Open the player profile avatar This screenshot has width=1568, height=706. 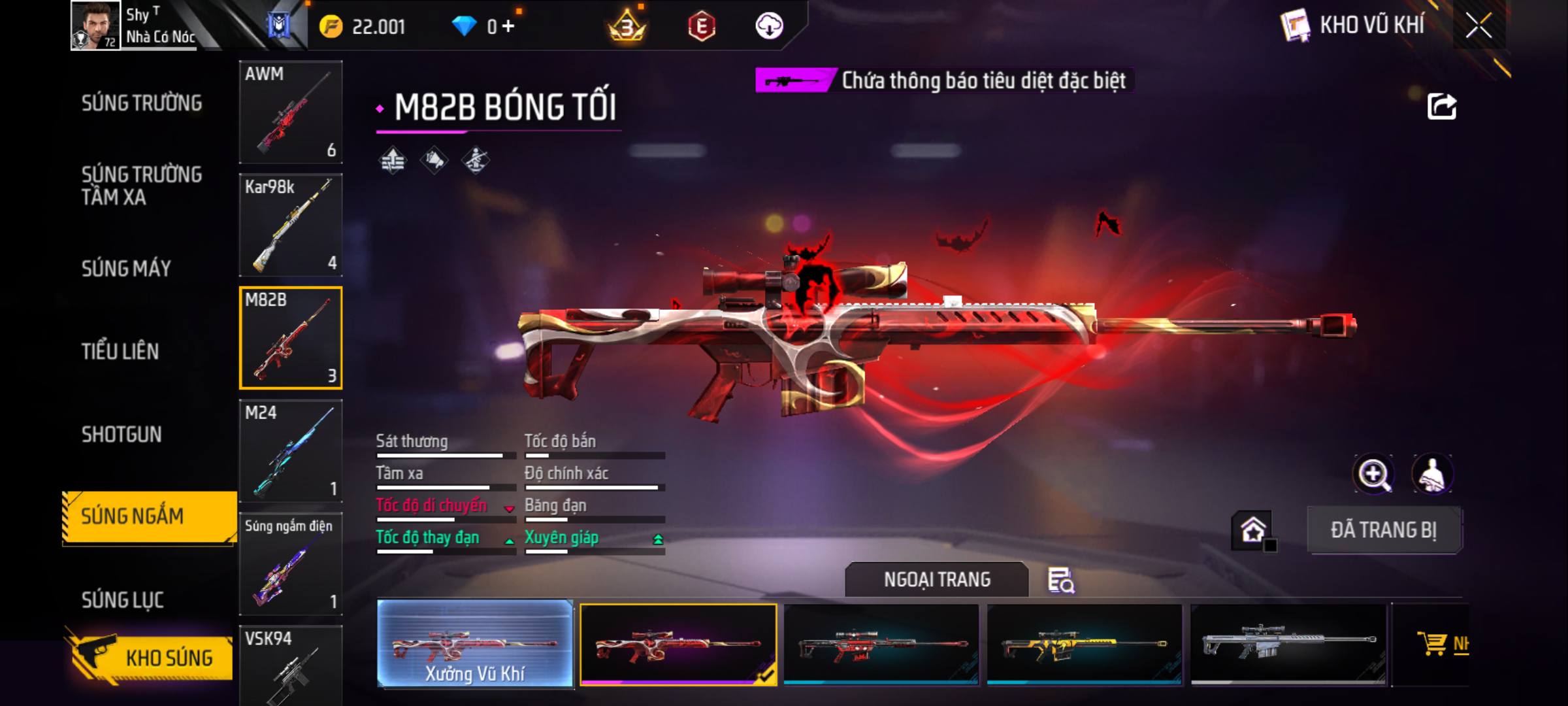(95, 25)
